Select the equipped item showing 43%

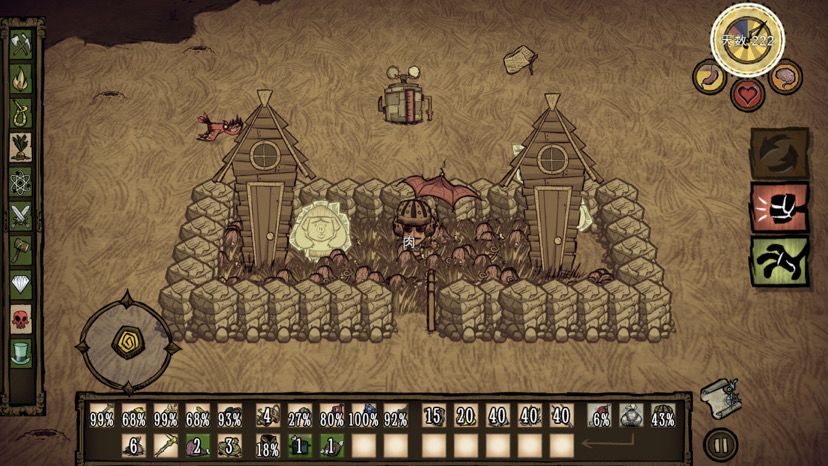click(663, 416)
